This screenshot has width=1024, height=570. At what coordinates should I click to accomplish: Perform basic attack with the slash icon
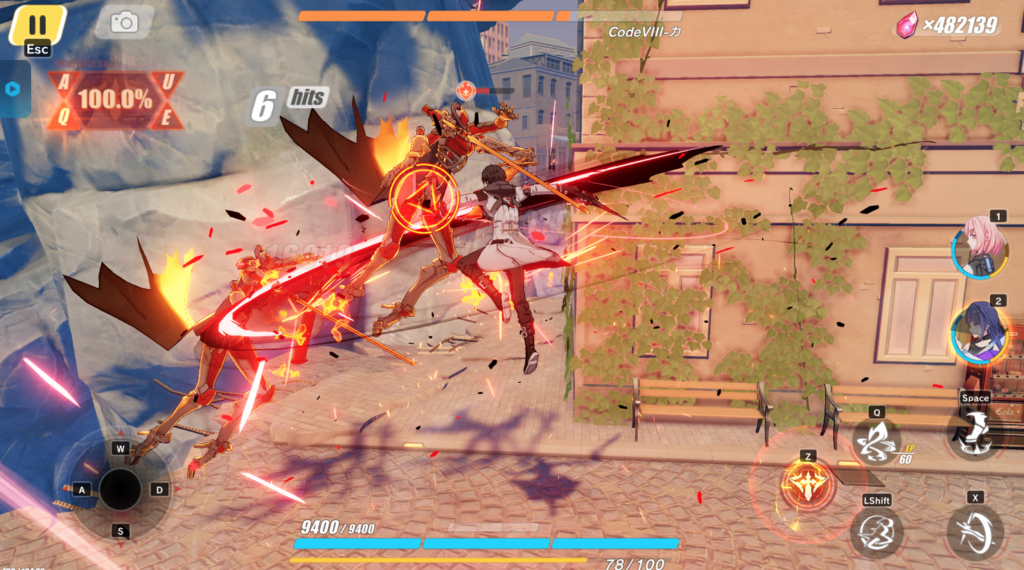(974, 531)
